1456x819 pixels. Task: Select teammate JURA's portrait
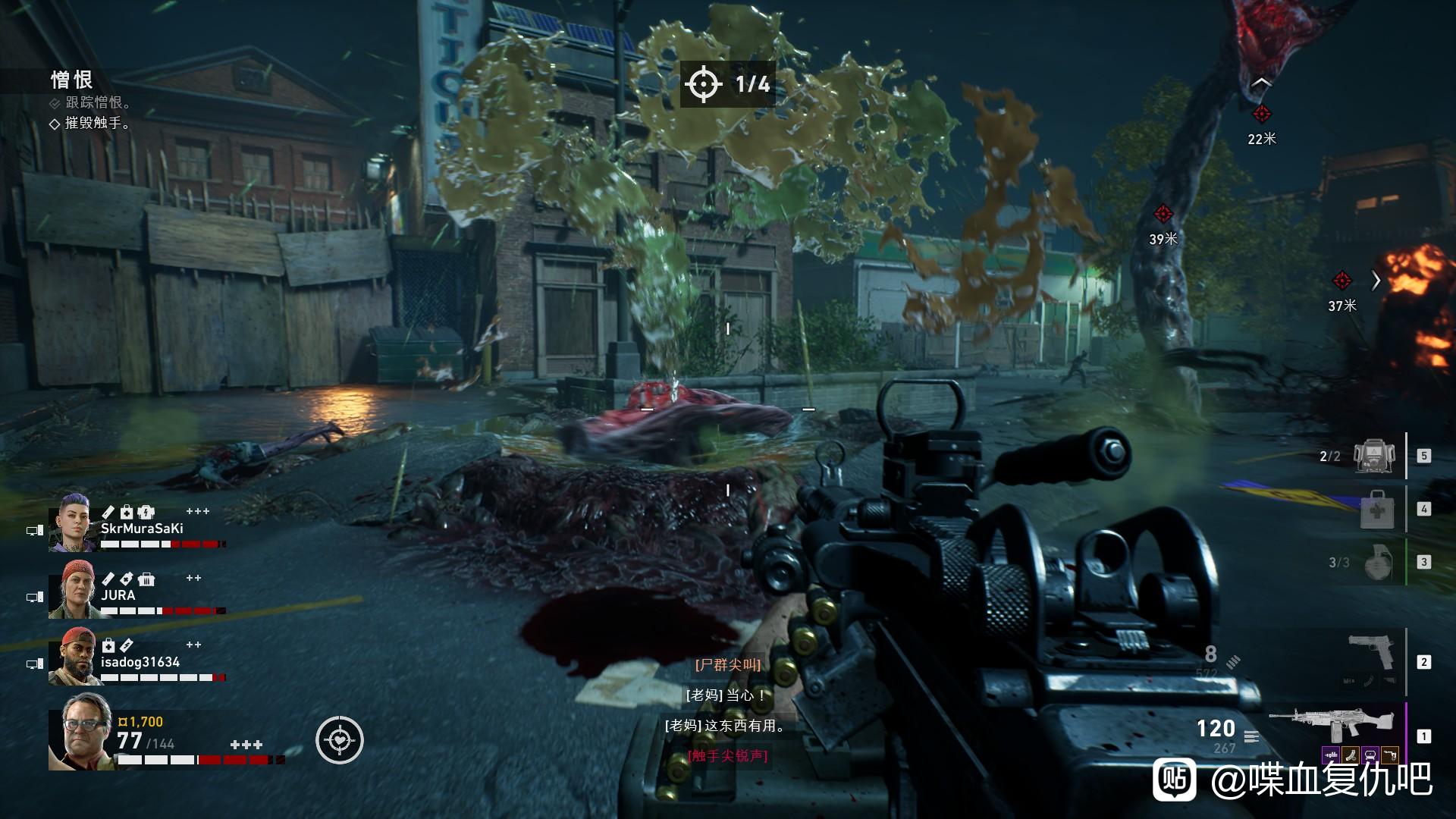click(x=71, y=589)
